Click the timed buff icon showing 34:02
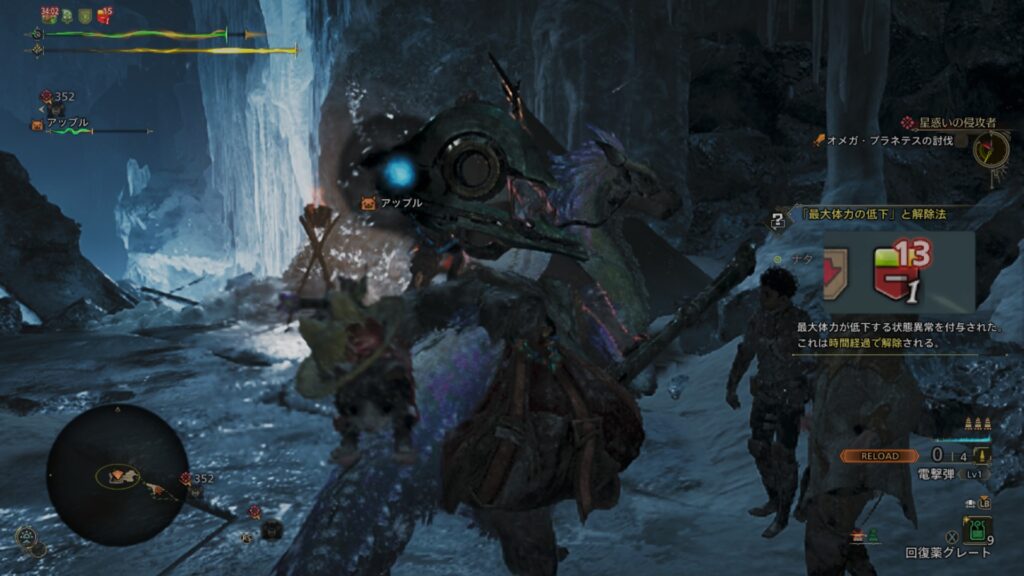This screenshot has height=576, width=1024. [x=49, y=14]
